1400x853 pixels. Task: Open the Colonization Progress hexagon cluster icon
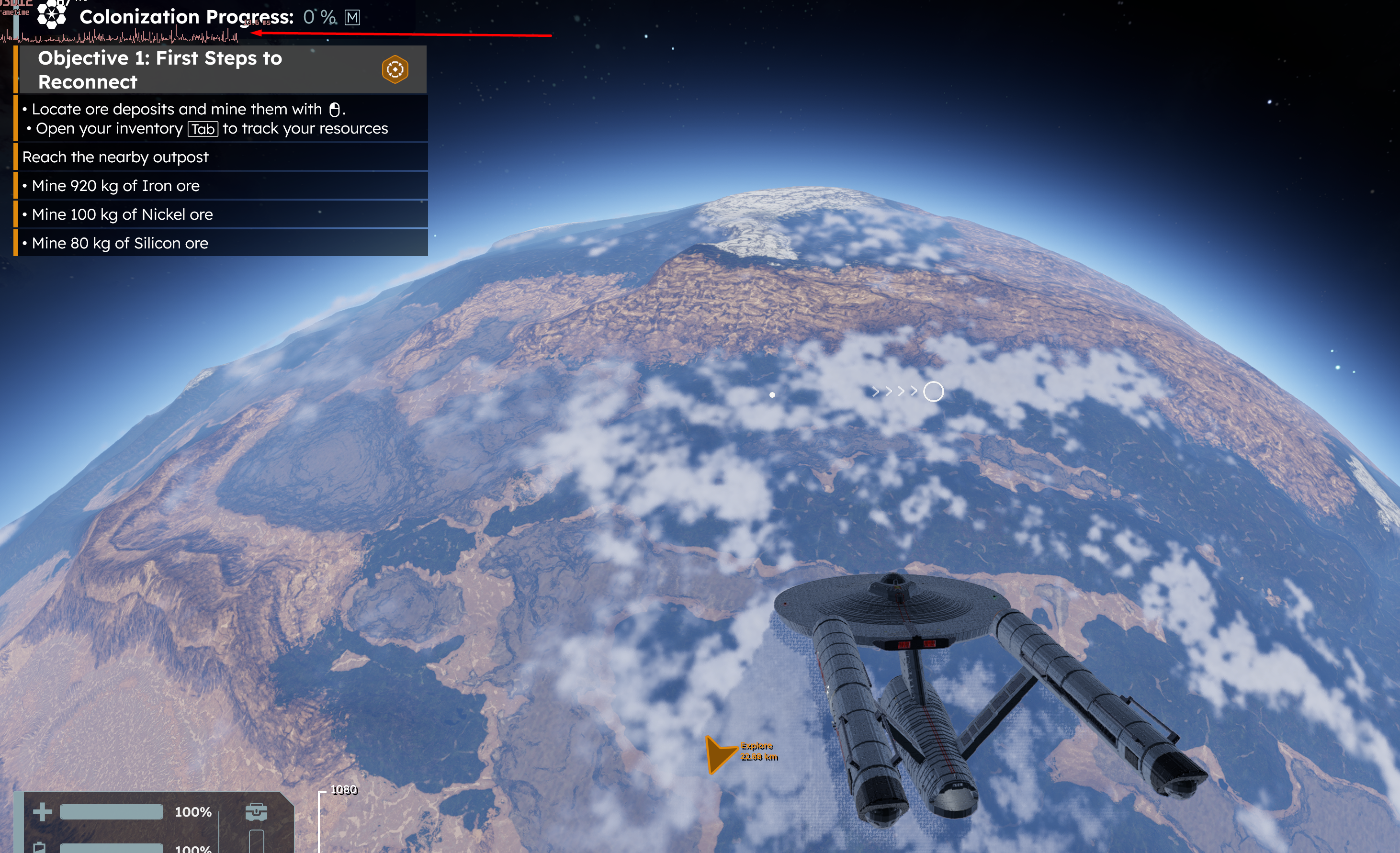coord(52,15)
